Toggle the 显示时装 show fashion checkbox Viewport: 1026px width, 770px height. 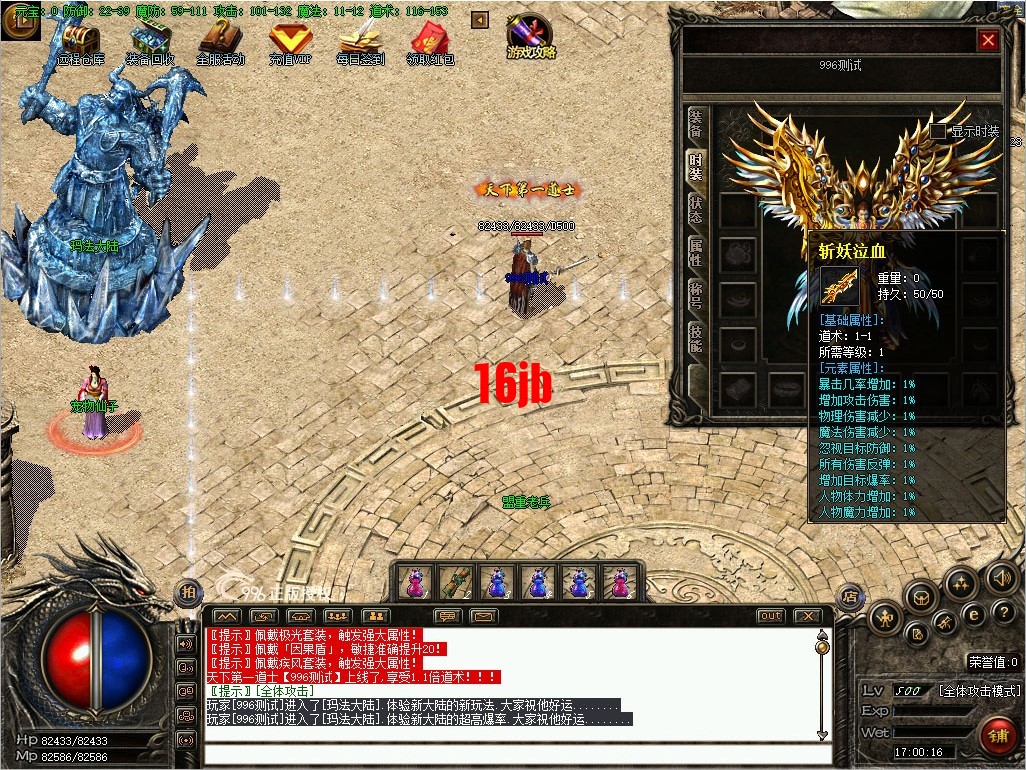tap(938, 131)
